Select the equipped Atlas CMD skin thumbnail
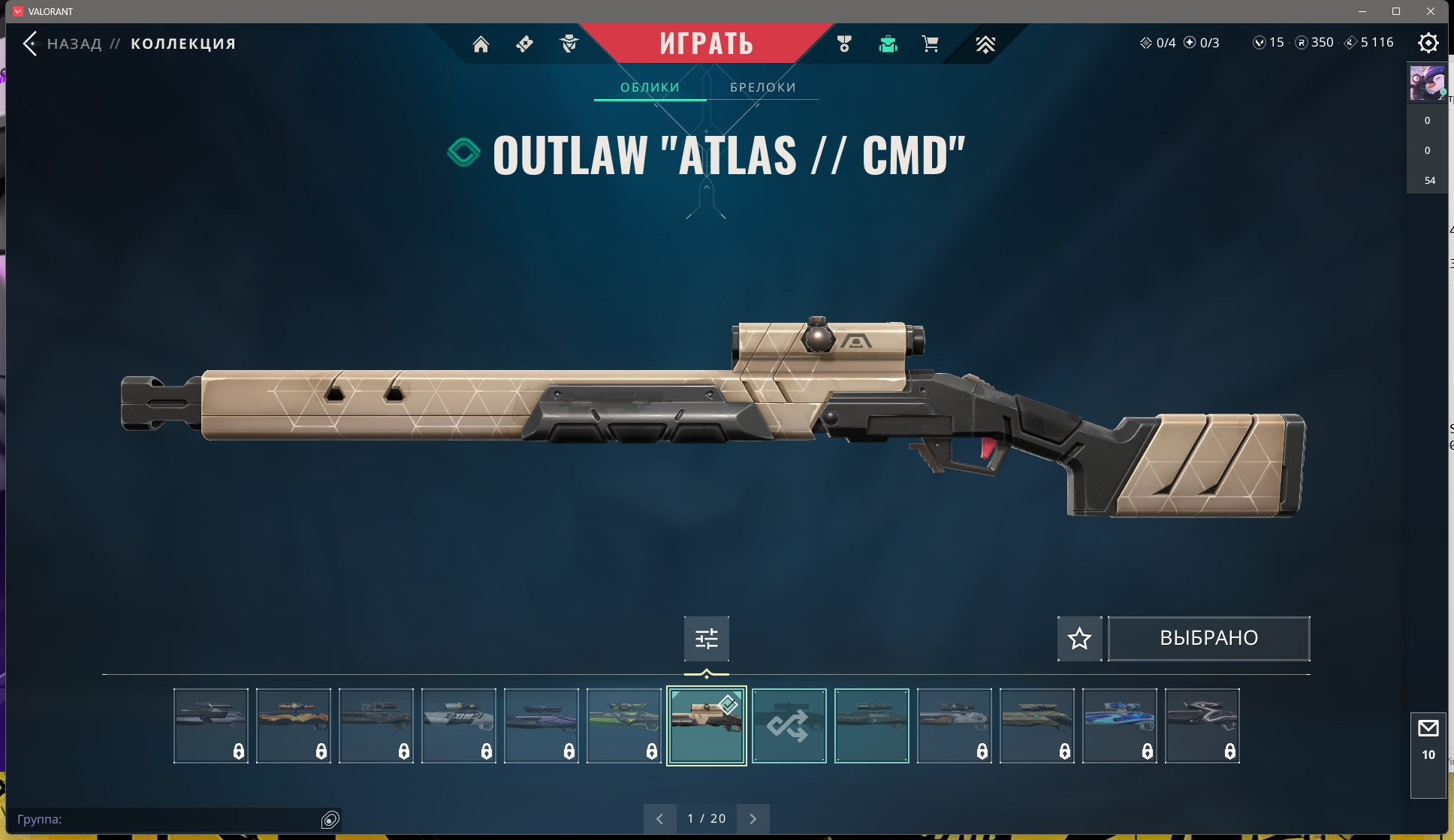This screenshot has height=840, width=1454. pos(706,726)
